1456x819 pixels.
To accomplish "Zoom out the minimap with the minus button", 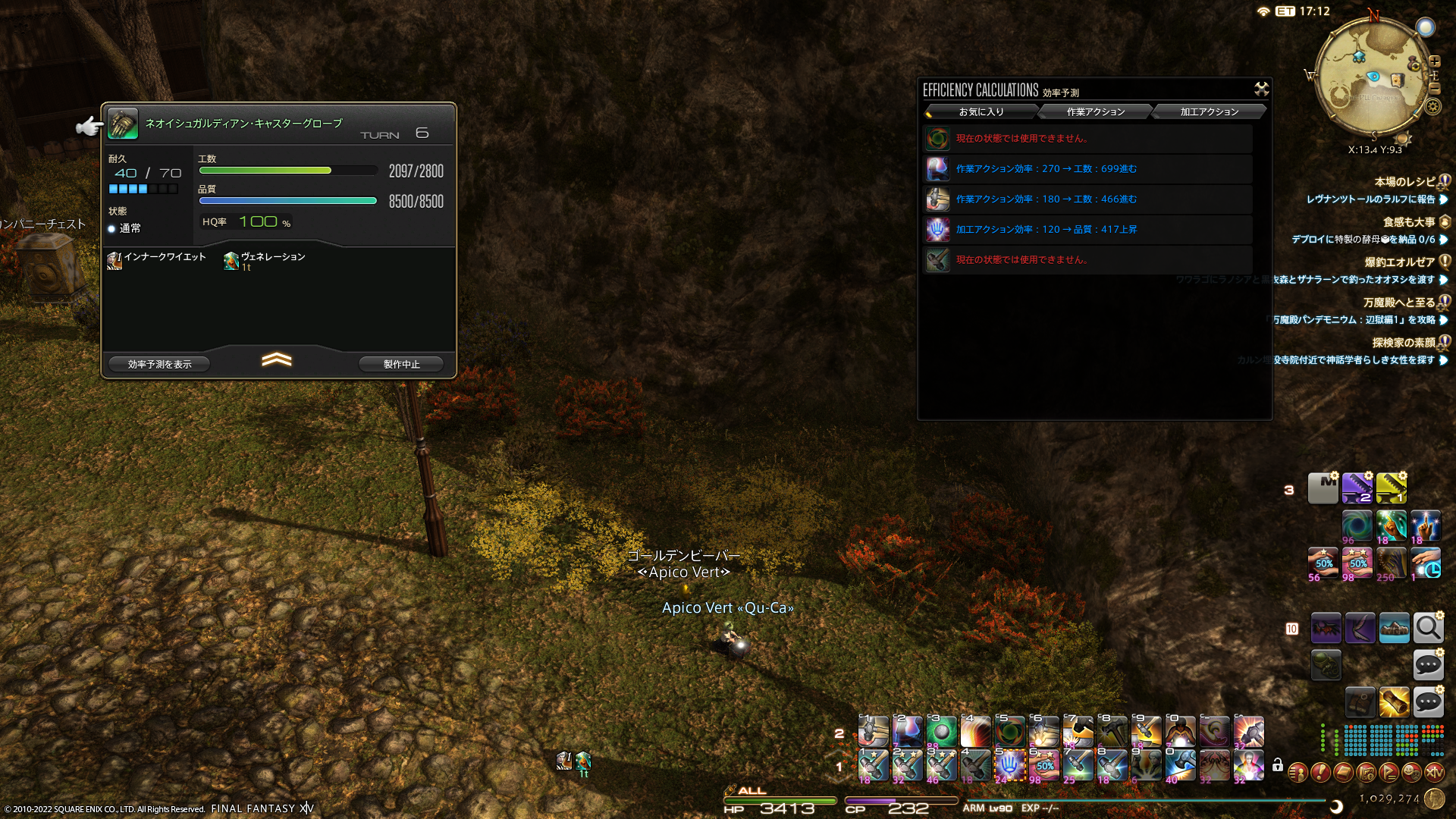I will click(1435, 89).
